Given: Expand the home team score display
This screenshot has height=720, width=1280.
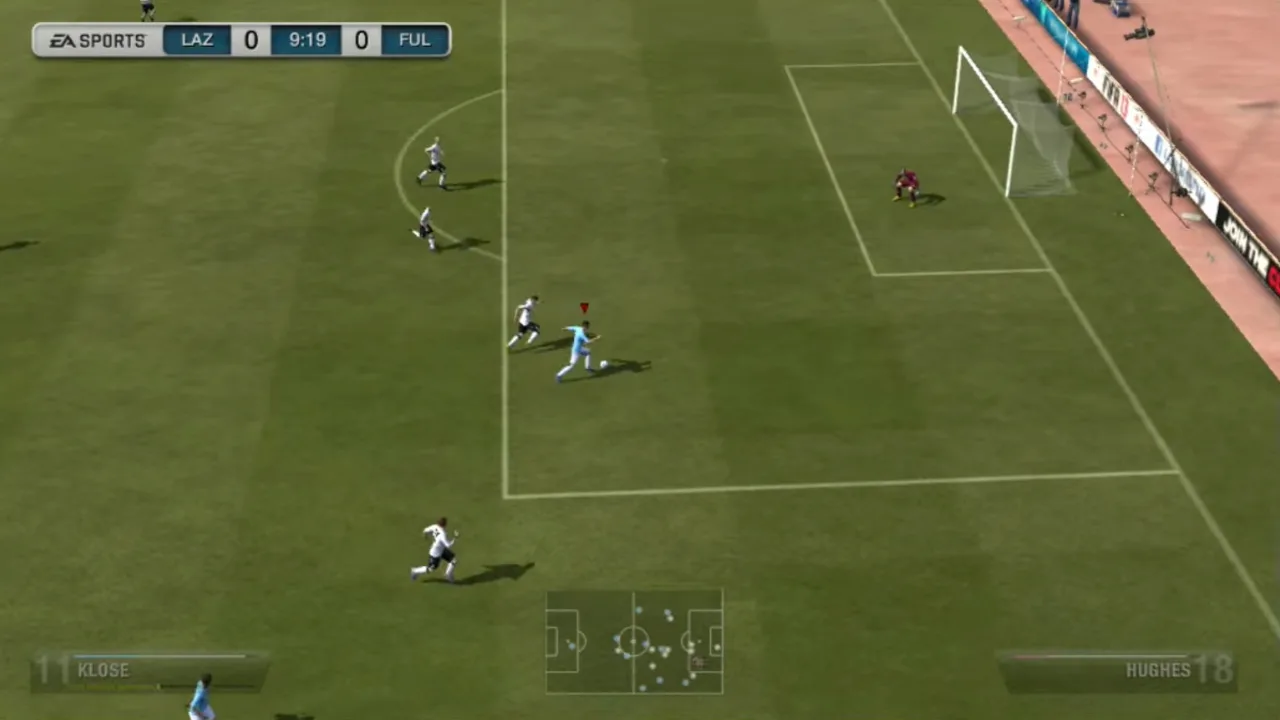Looking at the screenshot, I should click(250, 40).
